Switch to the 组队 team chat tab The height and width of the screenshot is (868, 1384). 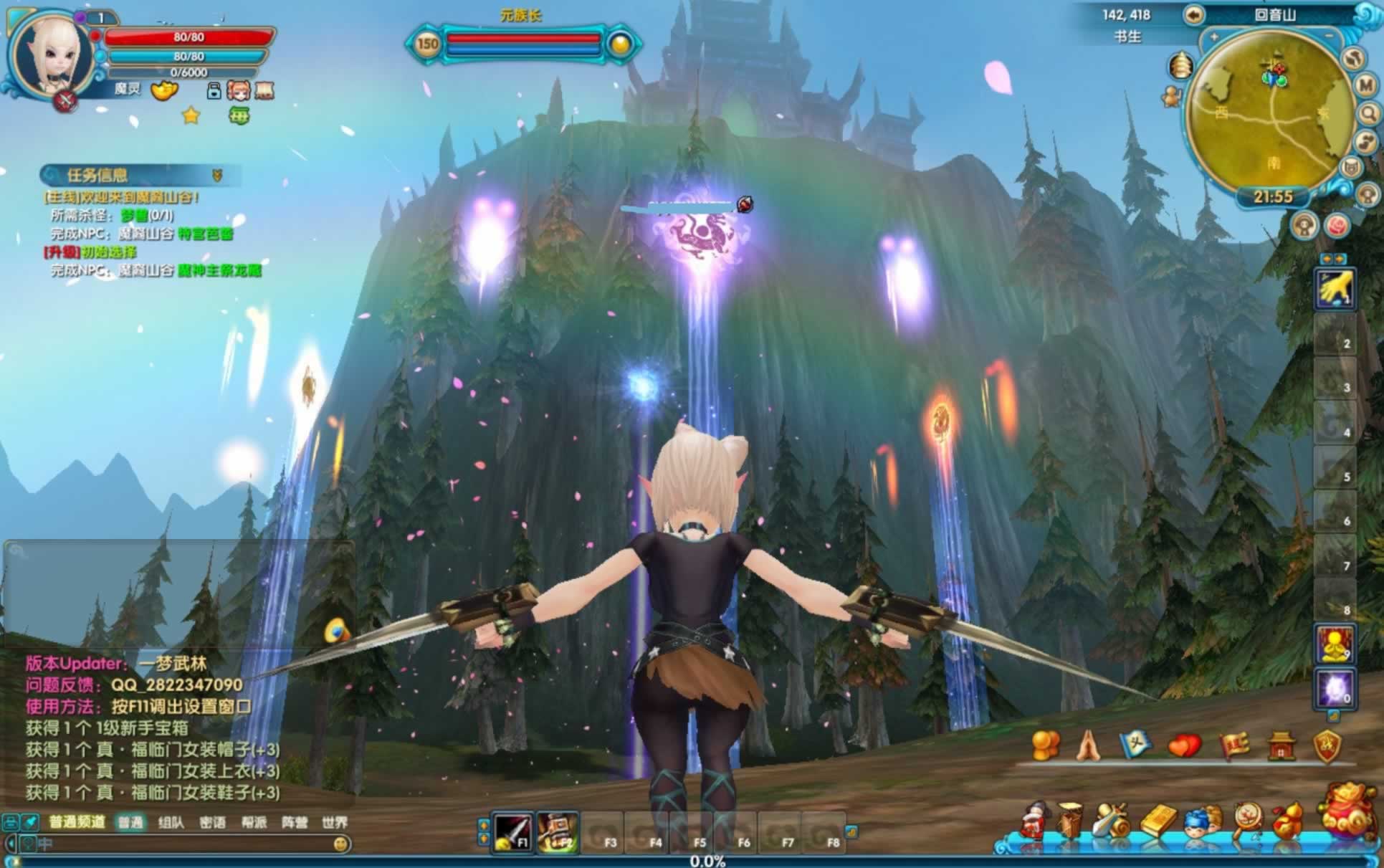pos(171,822)
